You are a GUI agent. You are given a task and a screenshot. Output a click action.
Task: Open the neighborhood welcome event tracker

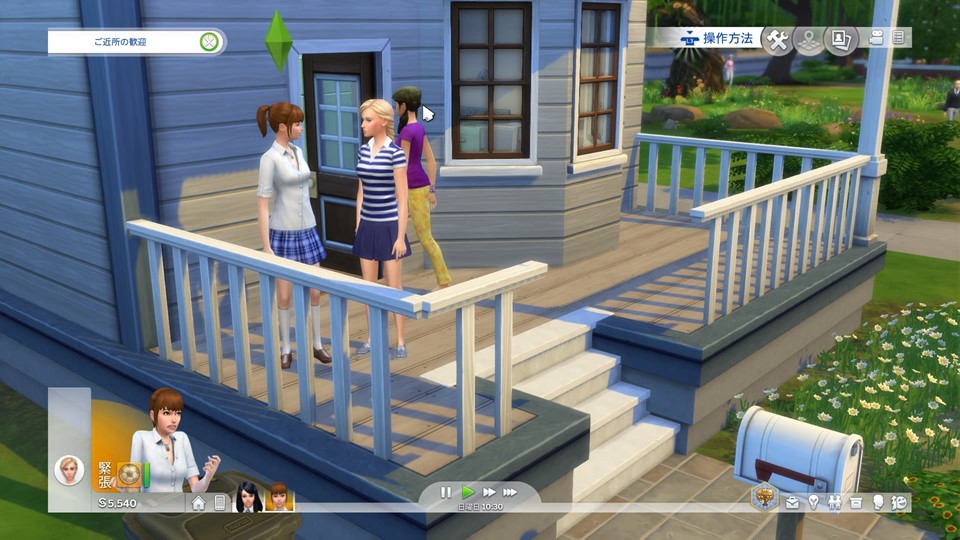click(135, 42)
